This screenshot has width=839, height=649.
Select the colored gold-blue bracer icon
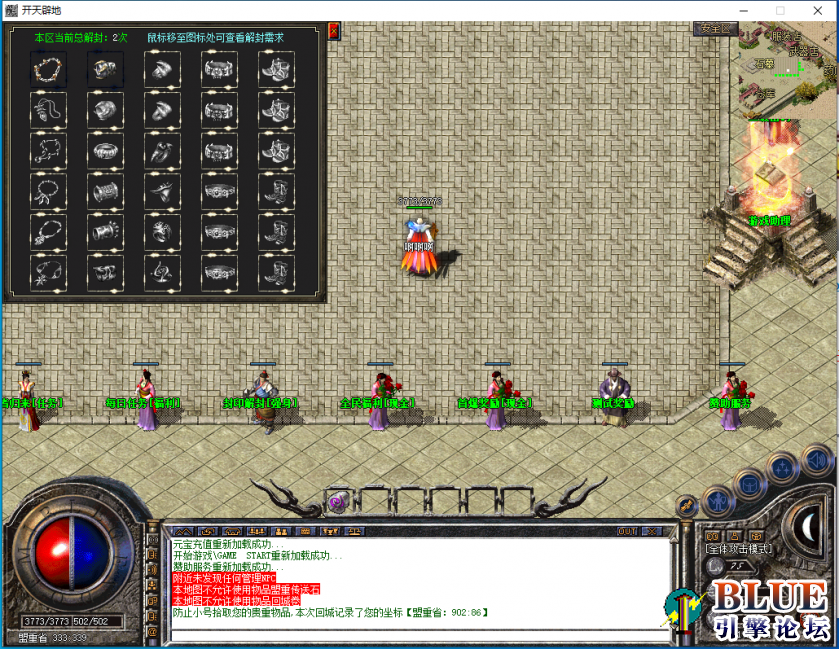click(x=103, y=69)
